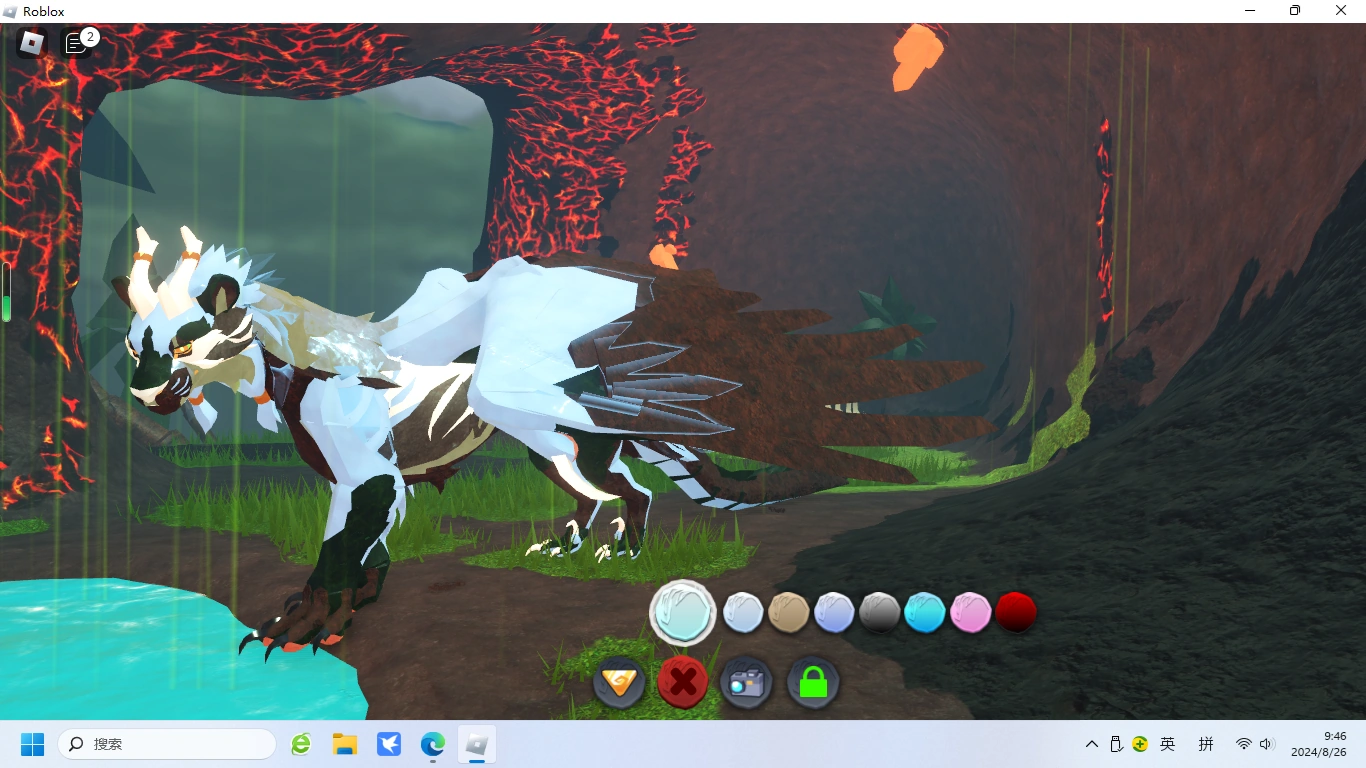Click the Windows Start button

coord(31,744)
